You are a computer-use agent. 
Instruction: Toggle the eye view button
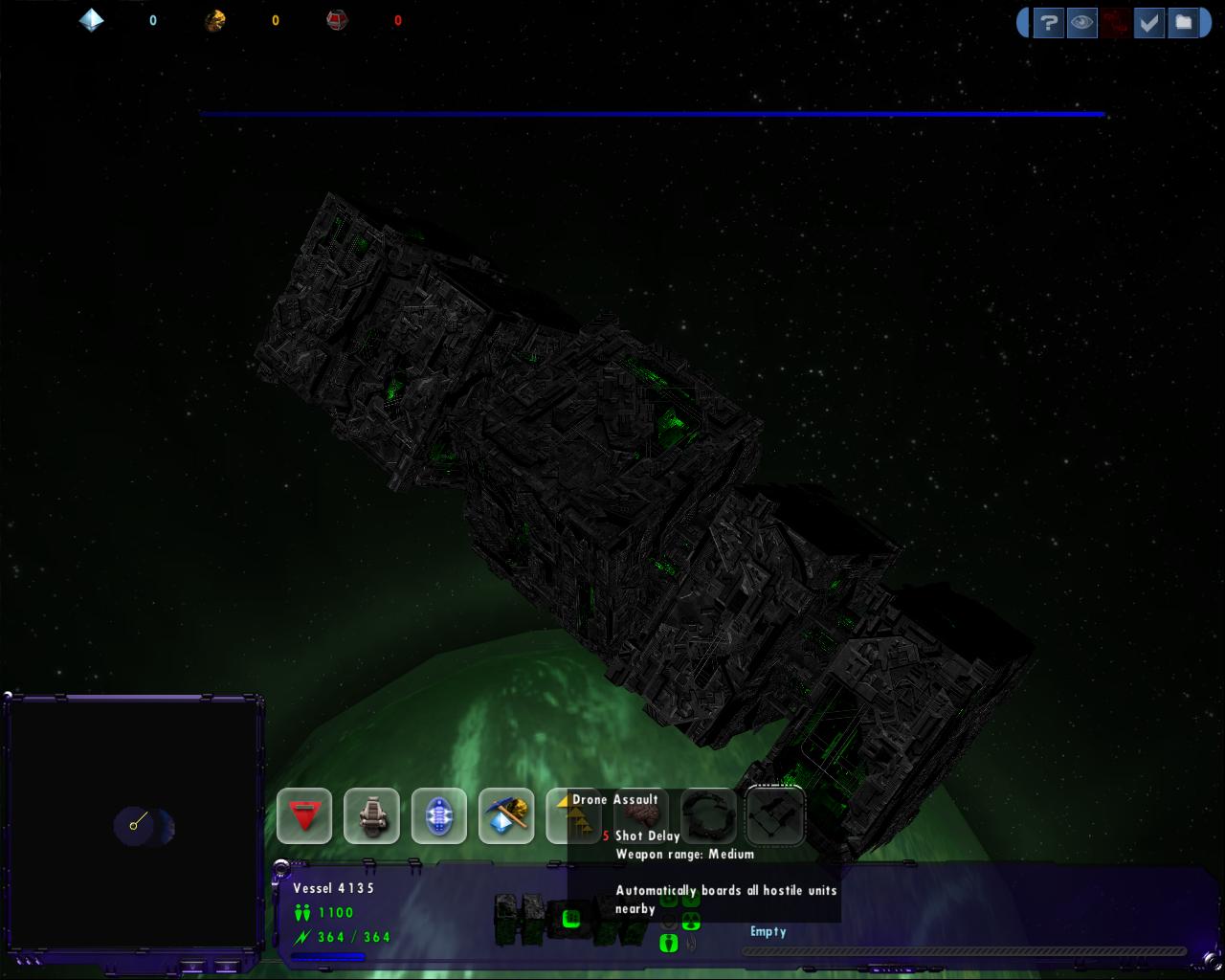pyautogui.click(x=1082, y=22)
